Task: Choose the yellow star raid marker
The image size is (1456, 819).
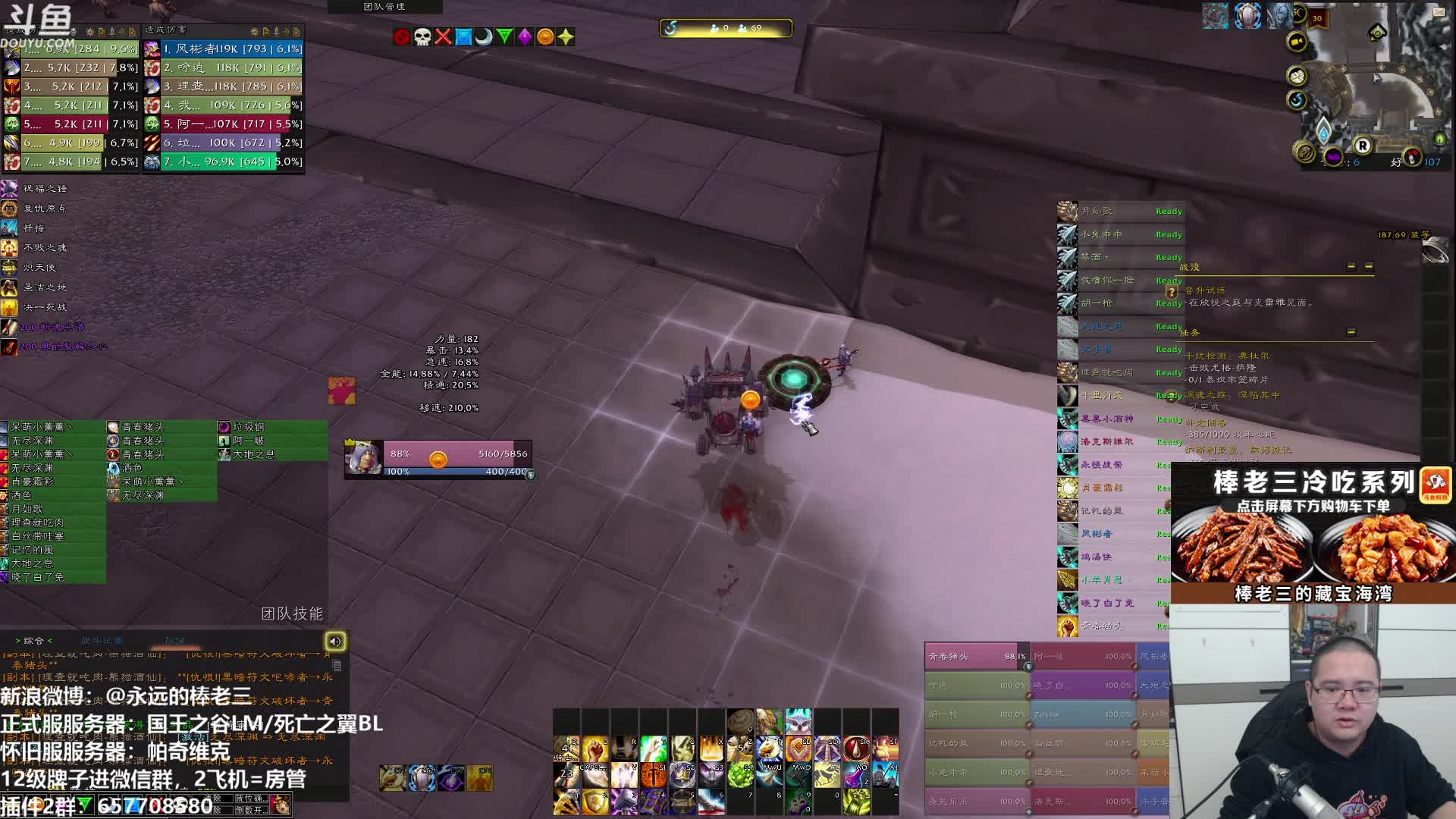Action: coord(566,36)
